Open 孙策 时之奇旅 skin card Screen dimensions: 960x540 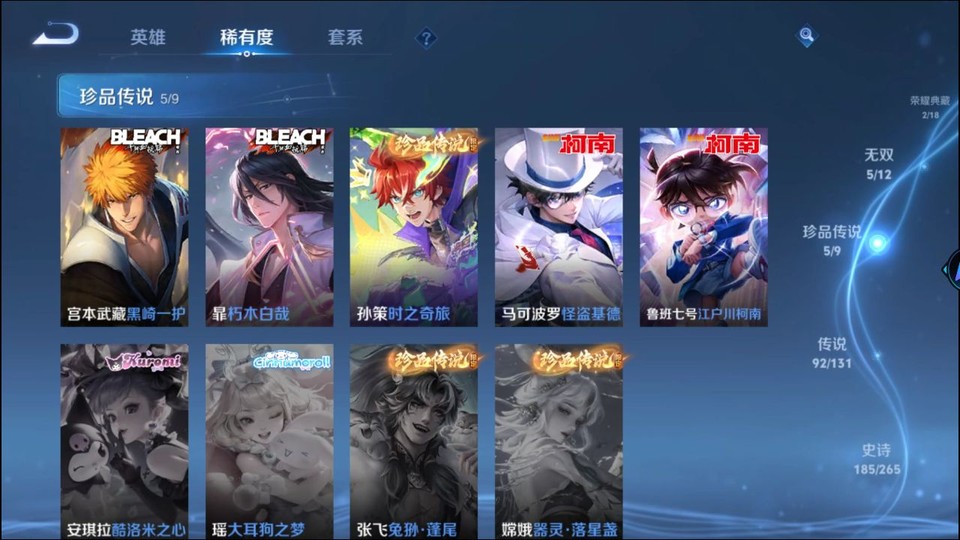(414, 227)
